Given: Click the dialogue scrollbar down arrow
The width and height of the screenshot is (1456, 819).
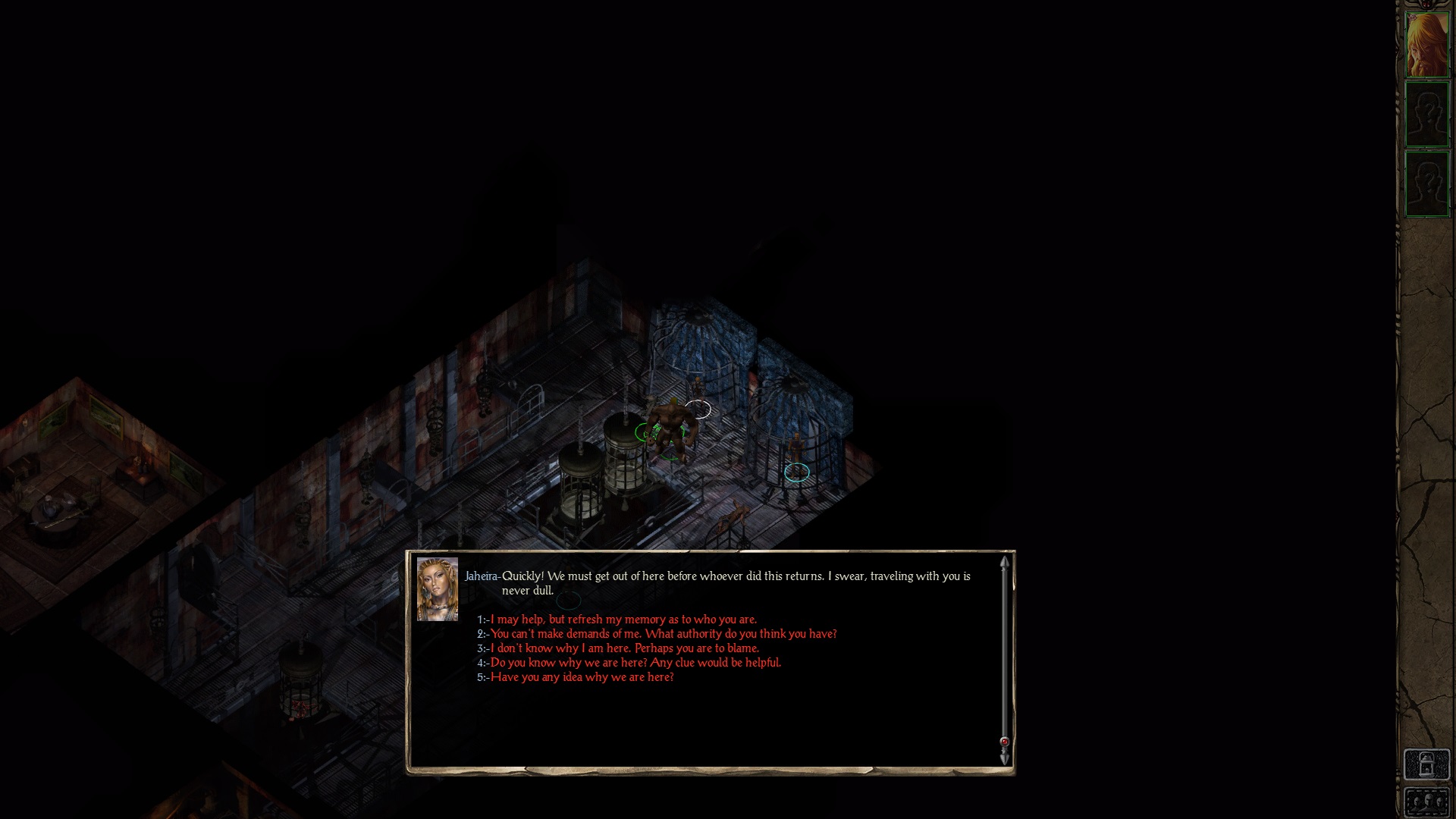Looking at the screenshot, I should (1005, 758).
